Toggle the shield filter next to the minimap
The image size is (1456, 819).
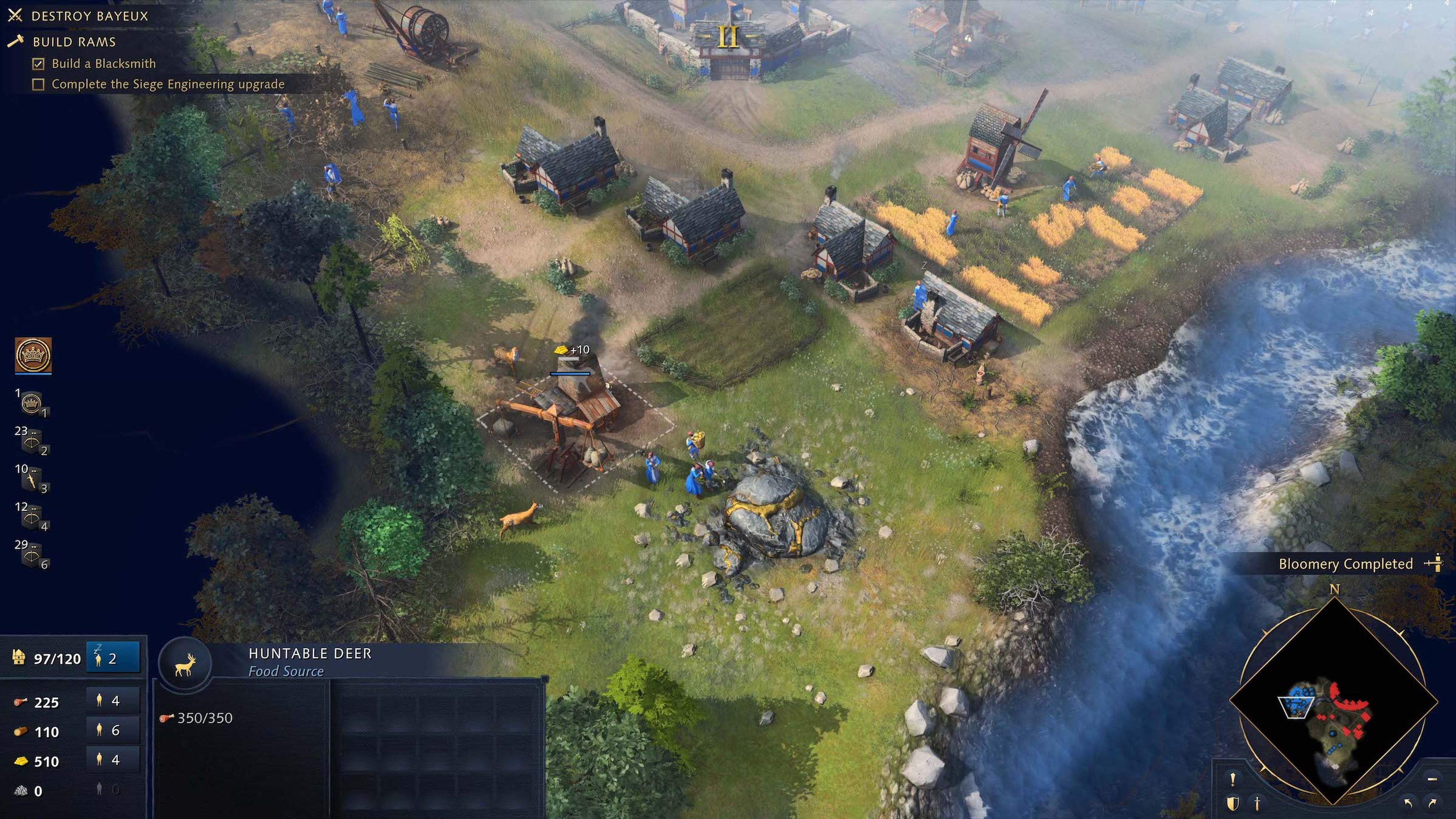point(1232,803)
